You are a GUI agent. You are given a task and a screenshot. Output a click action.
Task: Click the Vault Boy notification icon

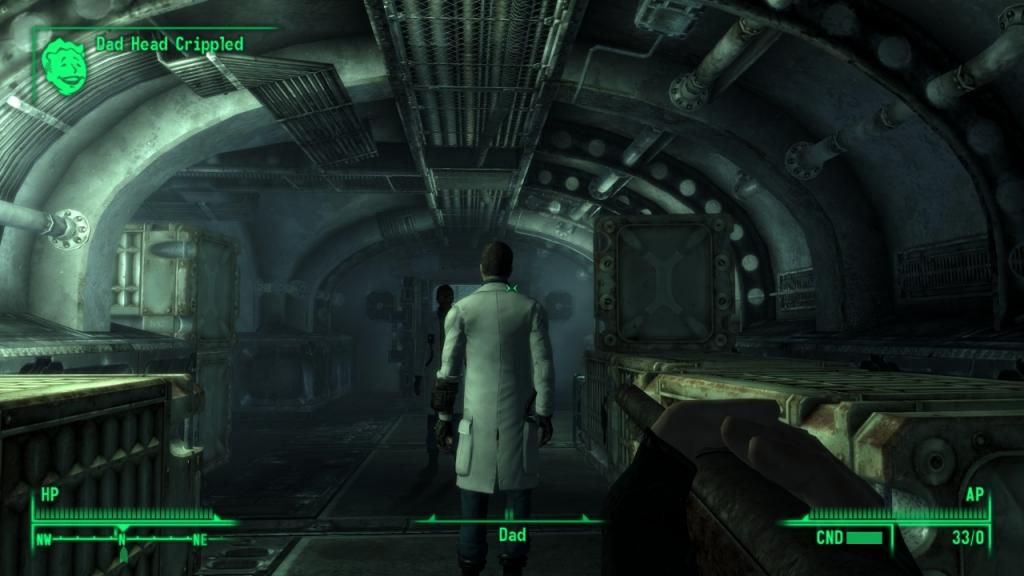(66, 59)
